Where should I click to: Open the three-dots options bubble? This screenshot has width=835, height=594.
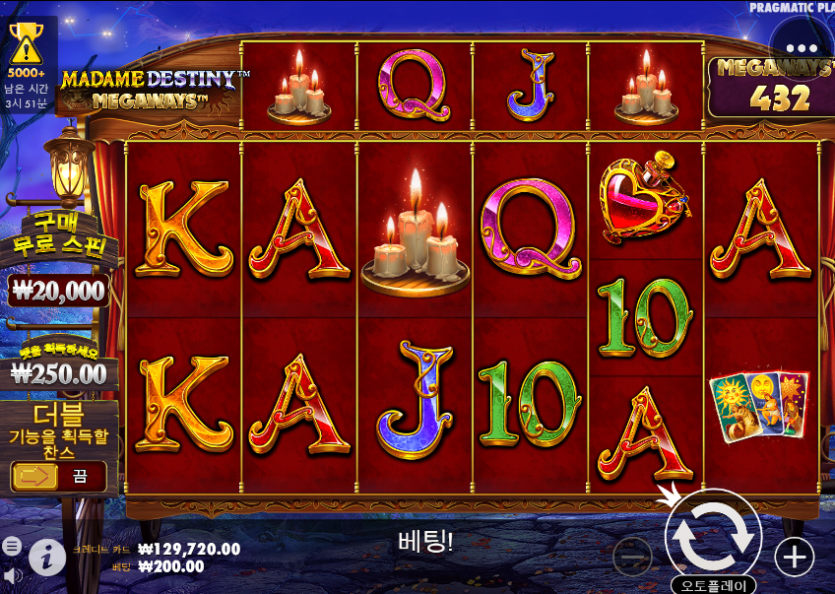pos(801,48)
